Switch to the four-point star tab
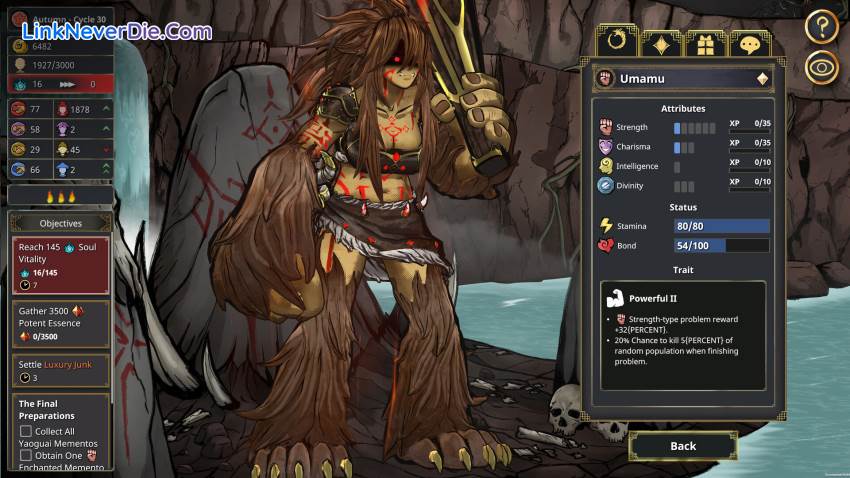 click(x=661, y=43)
